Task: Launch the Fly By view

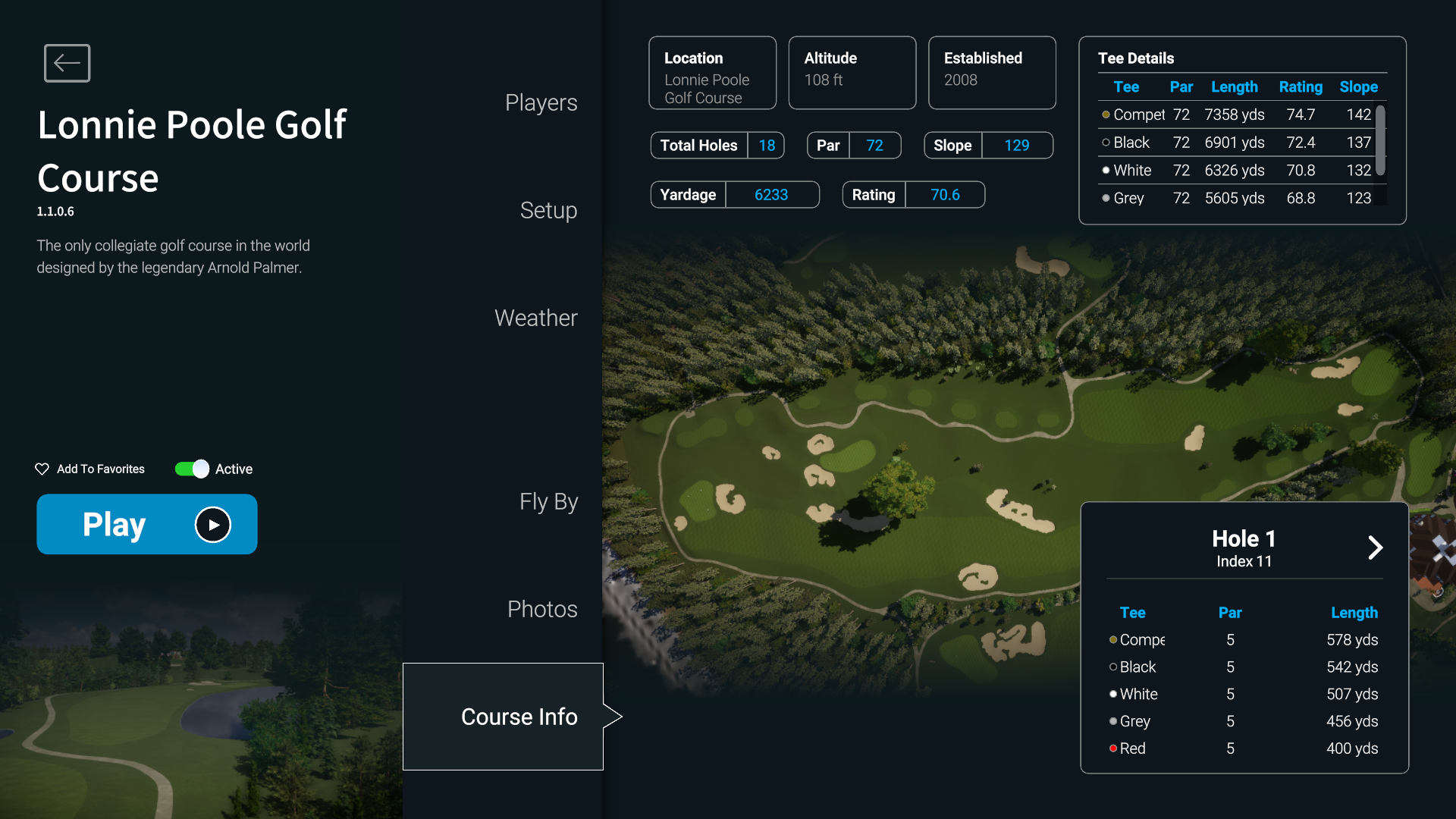Action: (548, 501)
